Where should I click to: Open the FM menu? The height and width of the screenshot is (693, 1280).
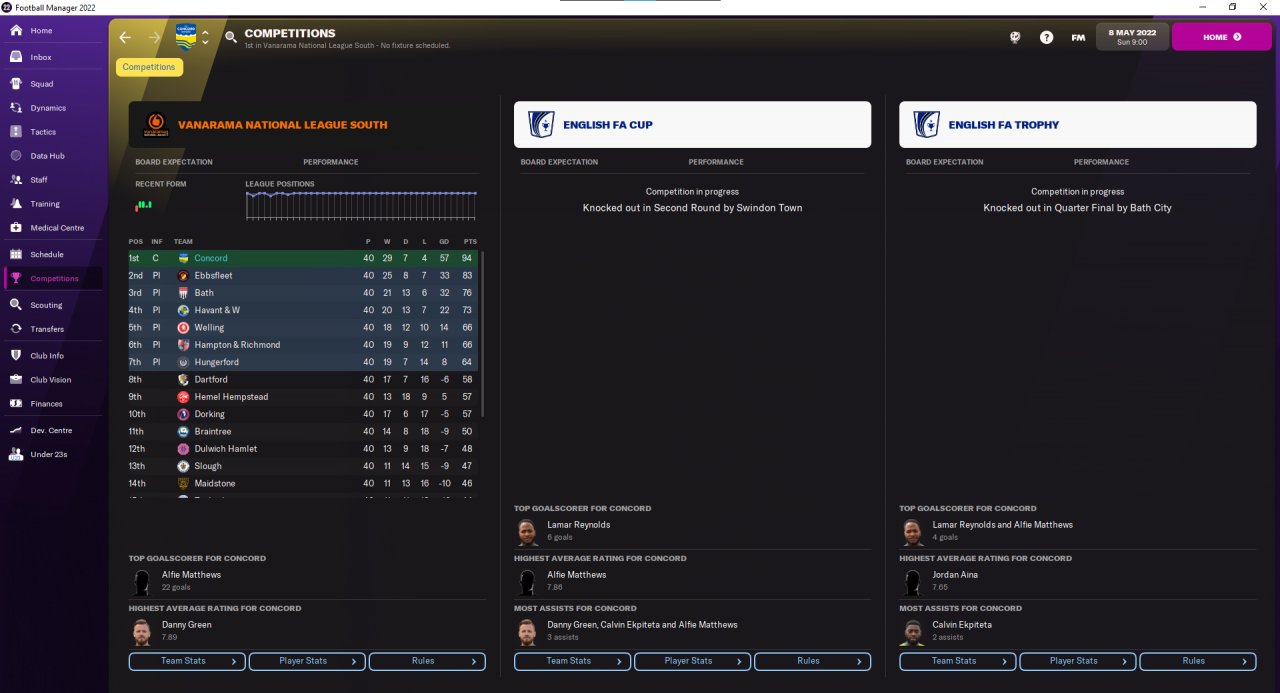pos(1078,38)
